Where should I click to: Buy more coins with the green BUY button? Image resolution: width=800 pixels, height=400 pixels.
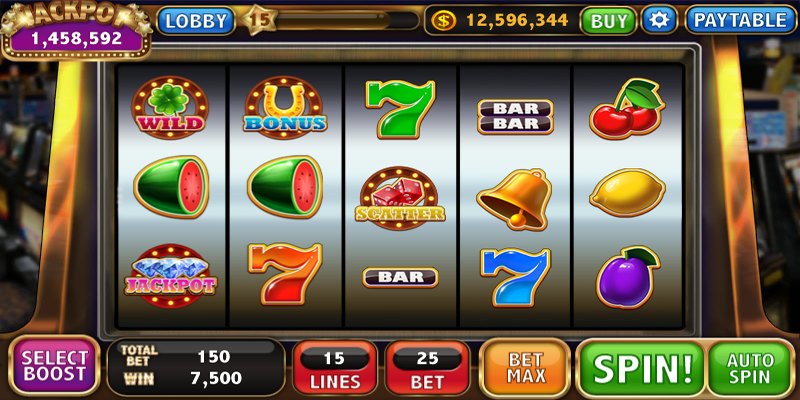(x=608, y=20)
